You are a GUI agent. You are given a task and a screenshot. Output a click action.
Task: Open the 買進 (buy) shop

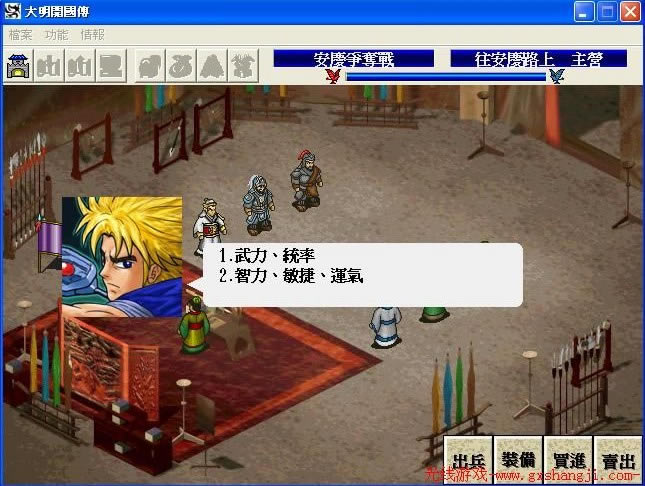point(567,461)
